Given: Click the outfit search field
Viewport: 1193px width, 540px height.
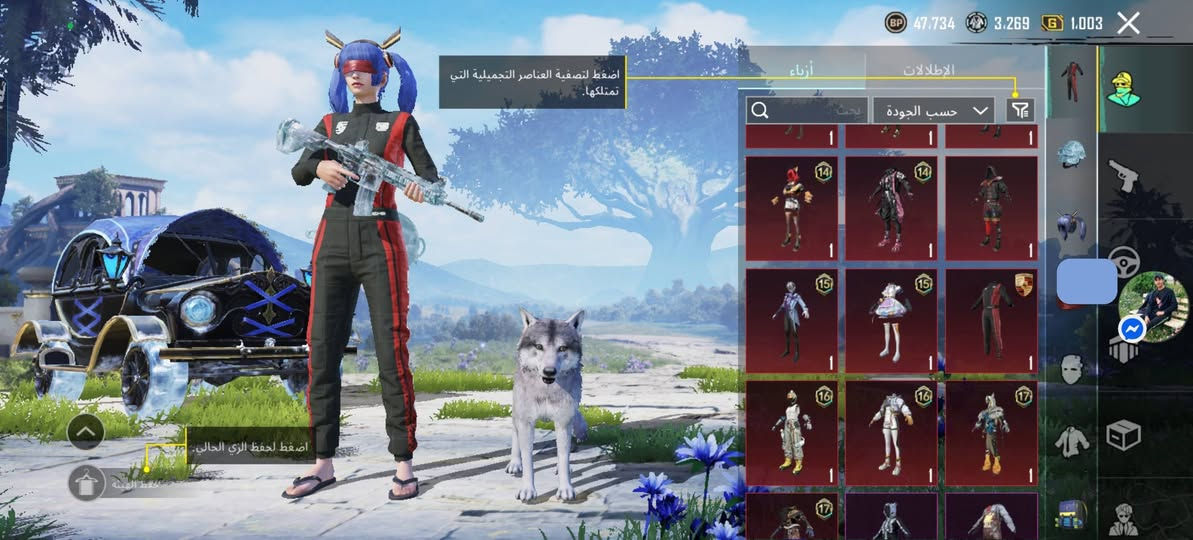Looking at the screenshot, I should (806, 110).
